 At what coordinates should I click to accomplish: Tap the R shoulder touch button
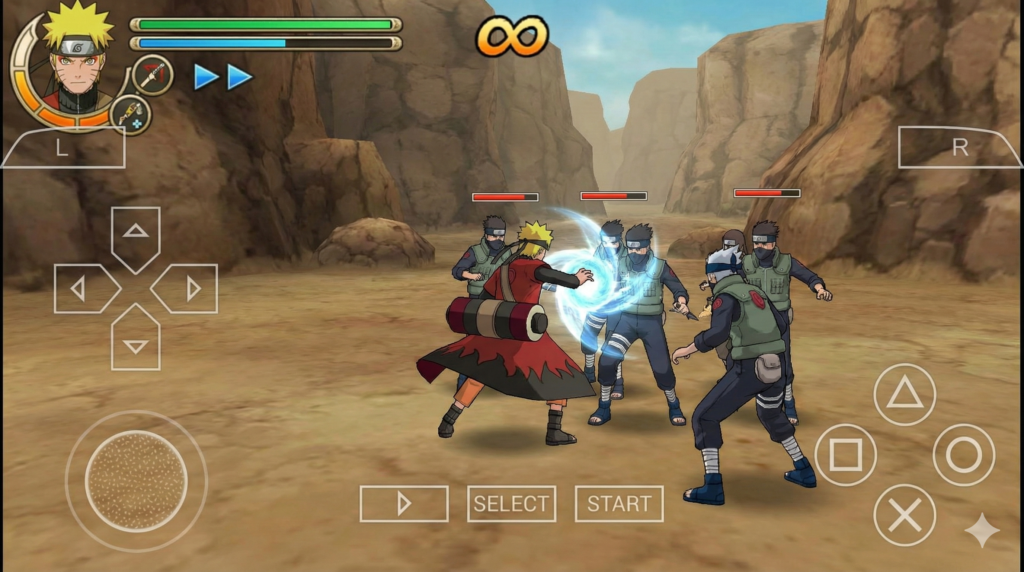[960, 148]
